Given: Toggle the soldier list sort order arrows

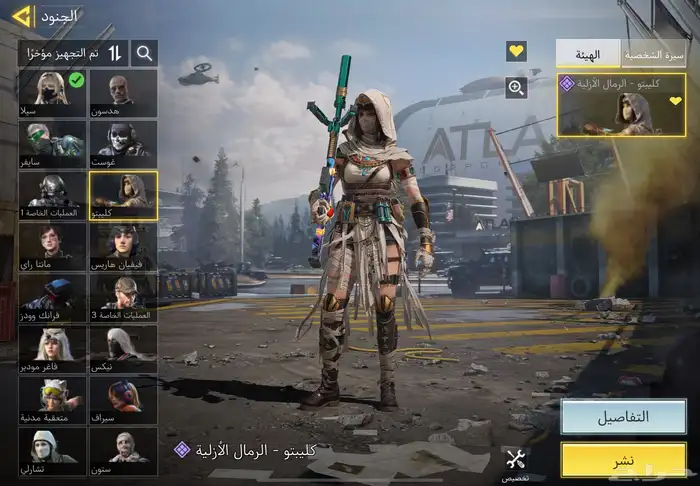Looking at the screenshot, I should coord(115,53).
